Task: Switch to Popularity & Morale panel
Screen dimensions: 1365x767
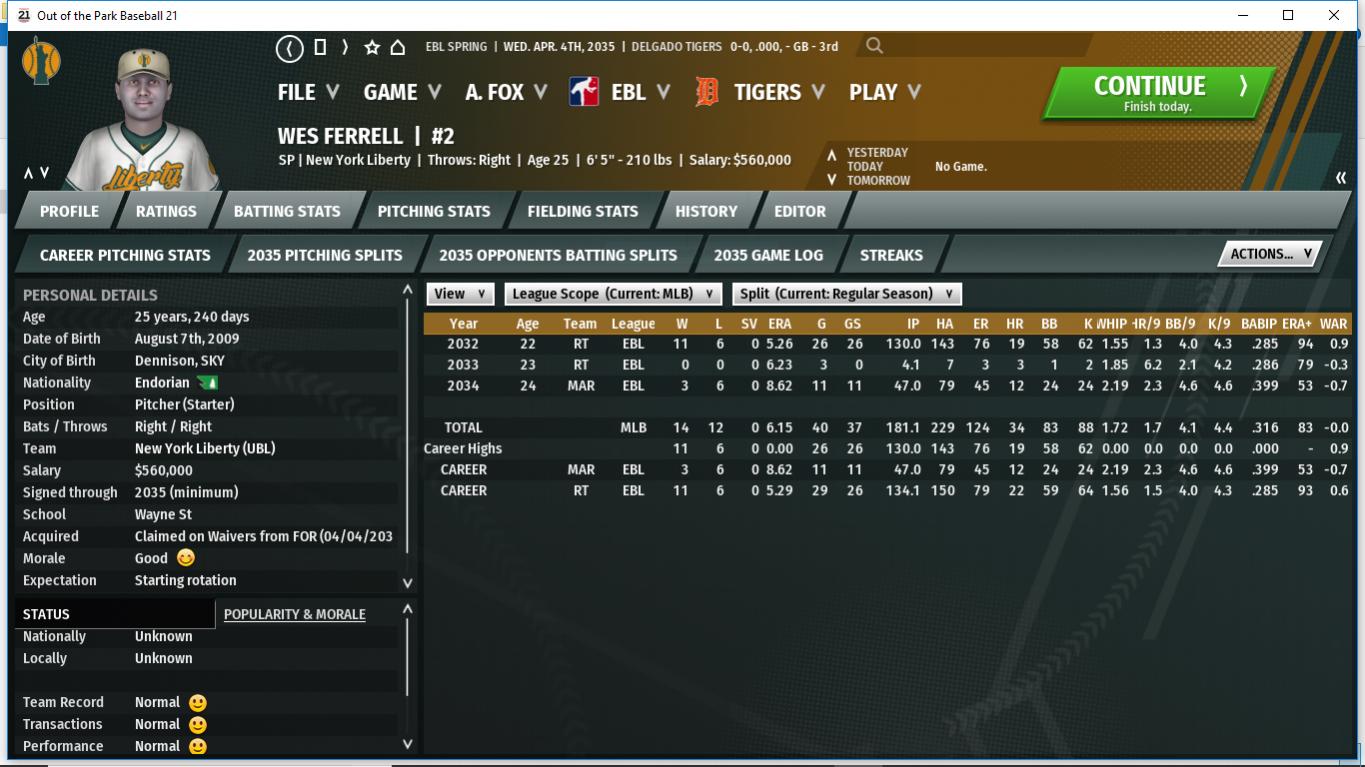Action: point(294,614)
